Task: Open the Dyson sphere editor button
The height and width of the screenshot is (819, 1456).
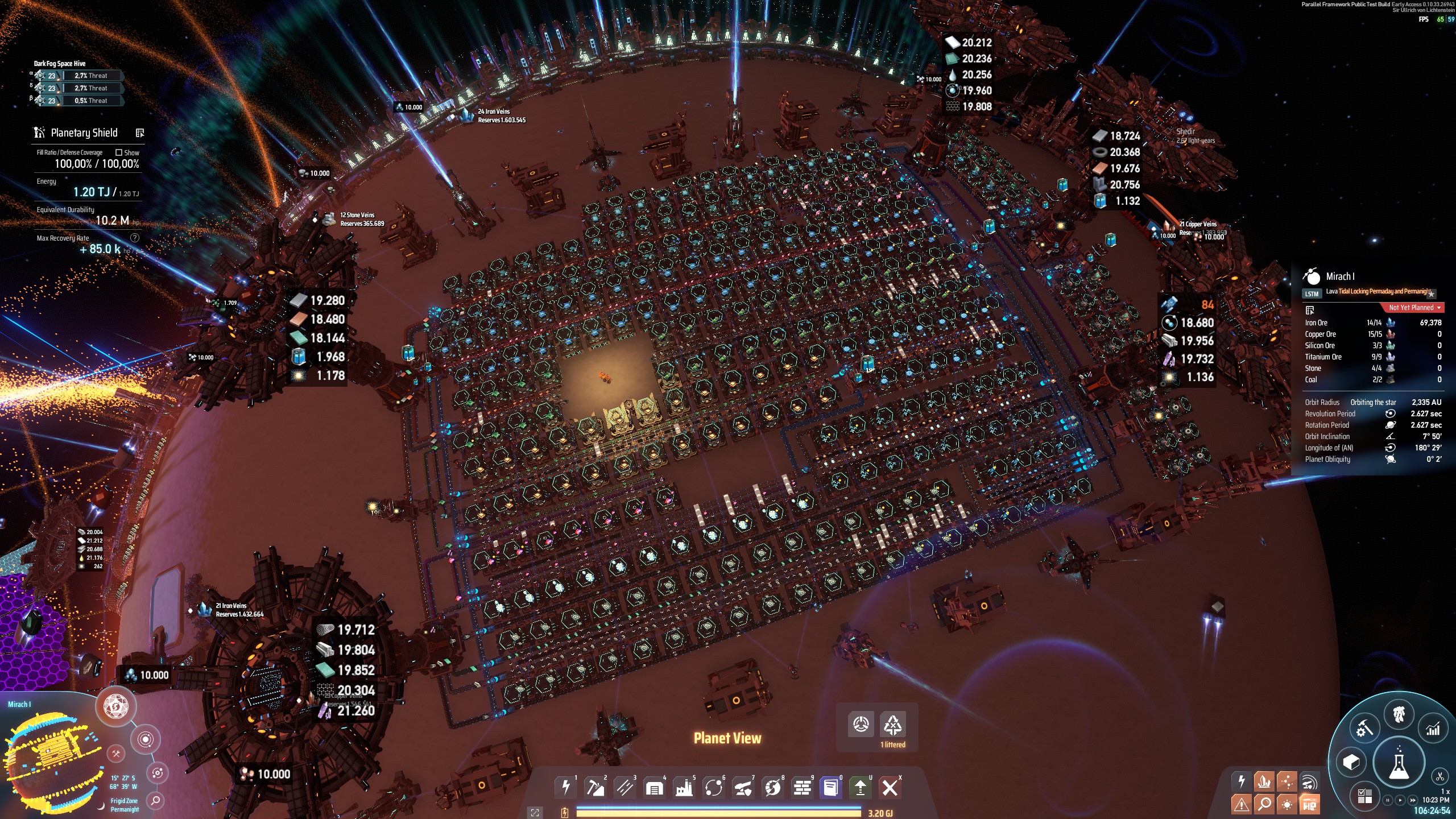Action: (116, 707)
